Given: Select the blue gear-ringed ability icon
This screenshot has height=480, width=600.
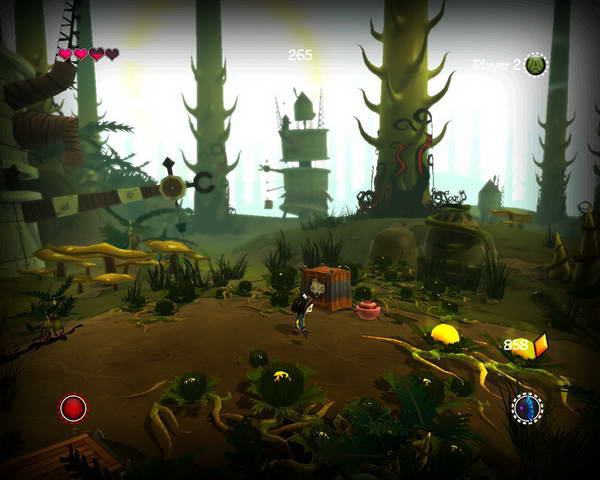Looking at the screenshot, I should [x=526, y=407].
